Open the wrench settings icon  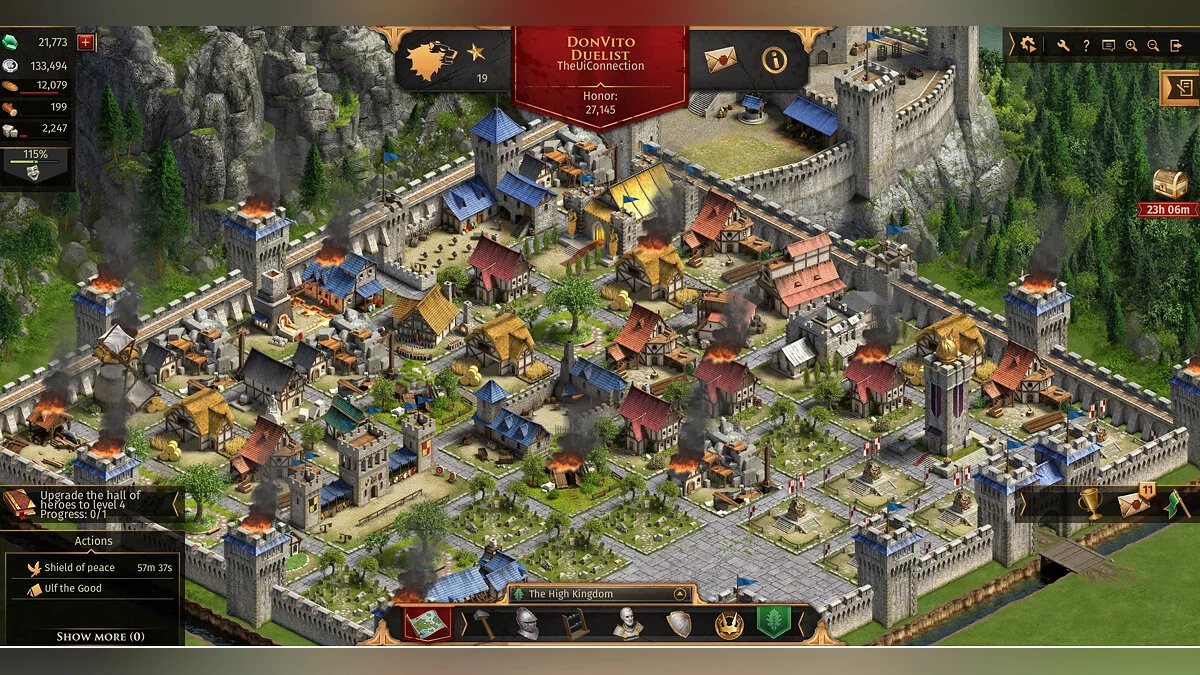click(1063, 45)
